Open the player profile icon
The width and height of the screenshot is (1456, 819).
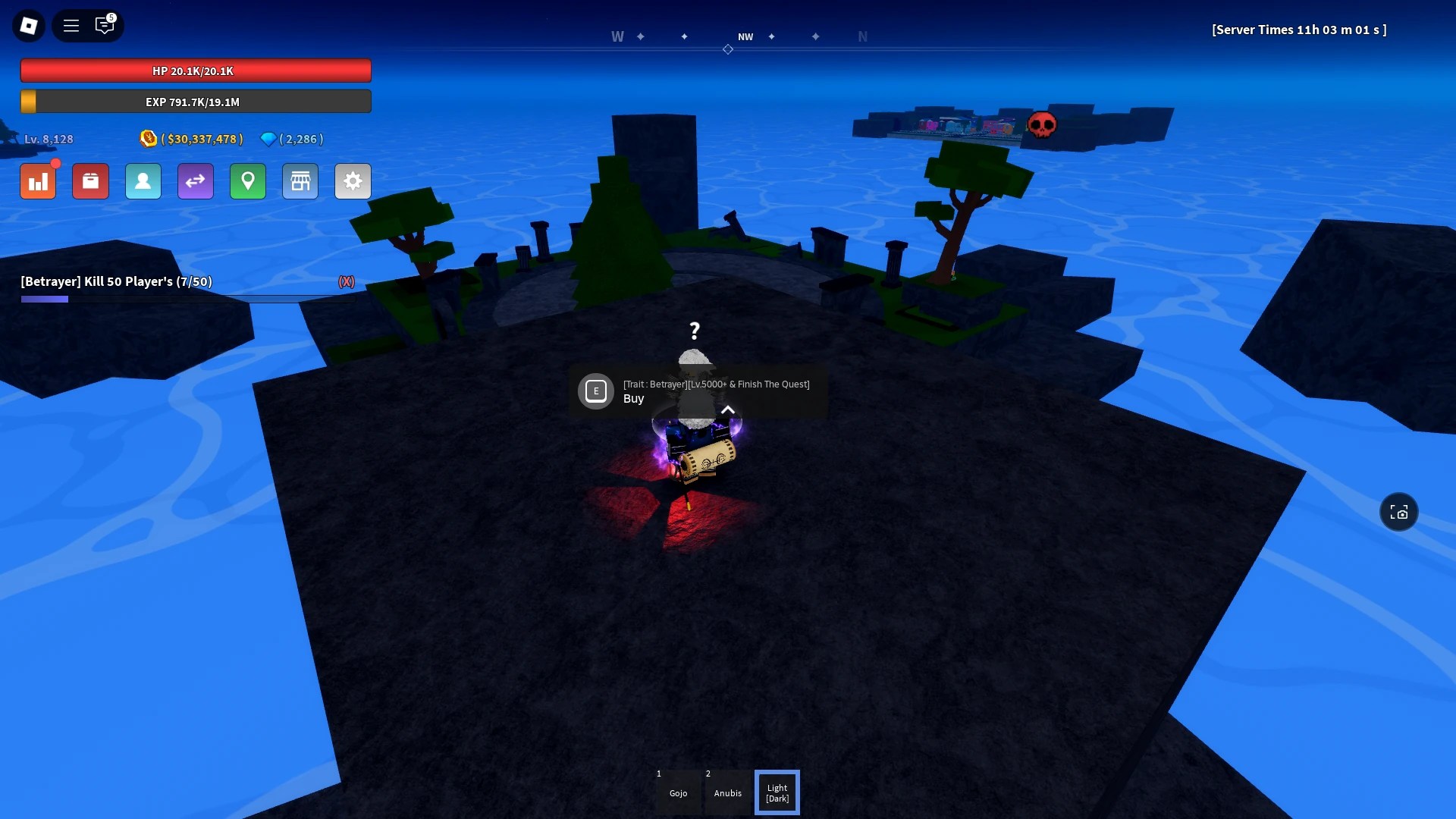pos(143,181)
